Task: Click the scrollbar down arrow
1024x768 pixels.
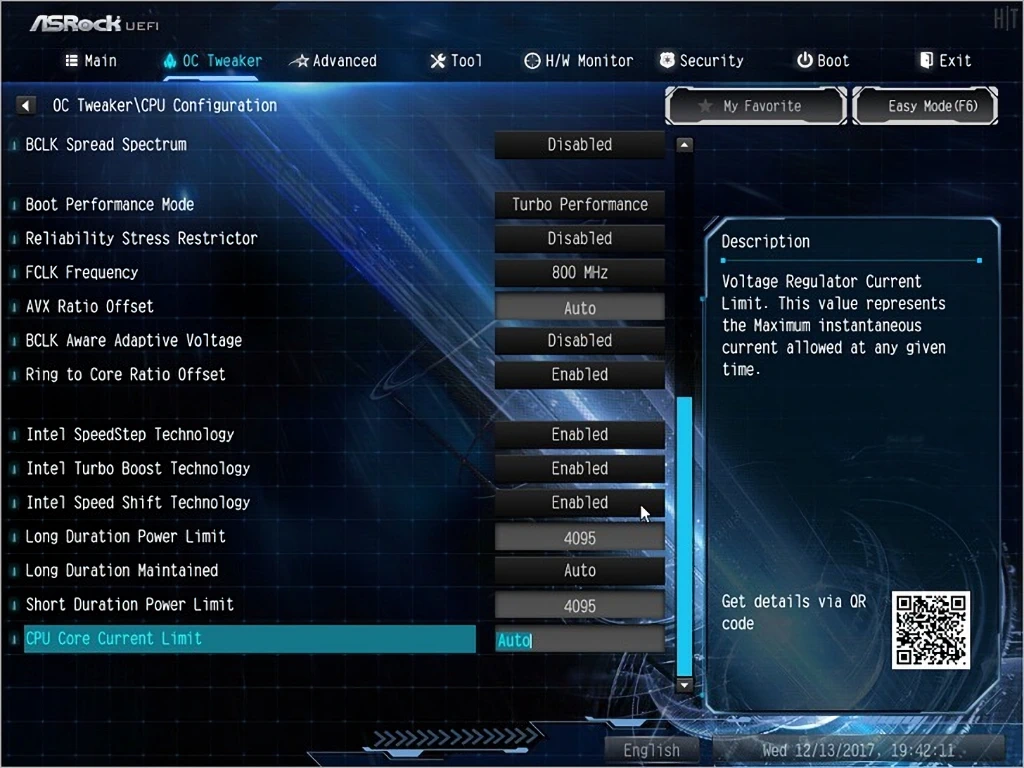Action: click(685, 686)
